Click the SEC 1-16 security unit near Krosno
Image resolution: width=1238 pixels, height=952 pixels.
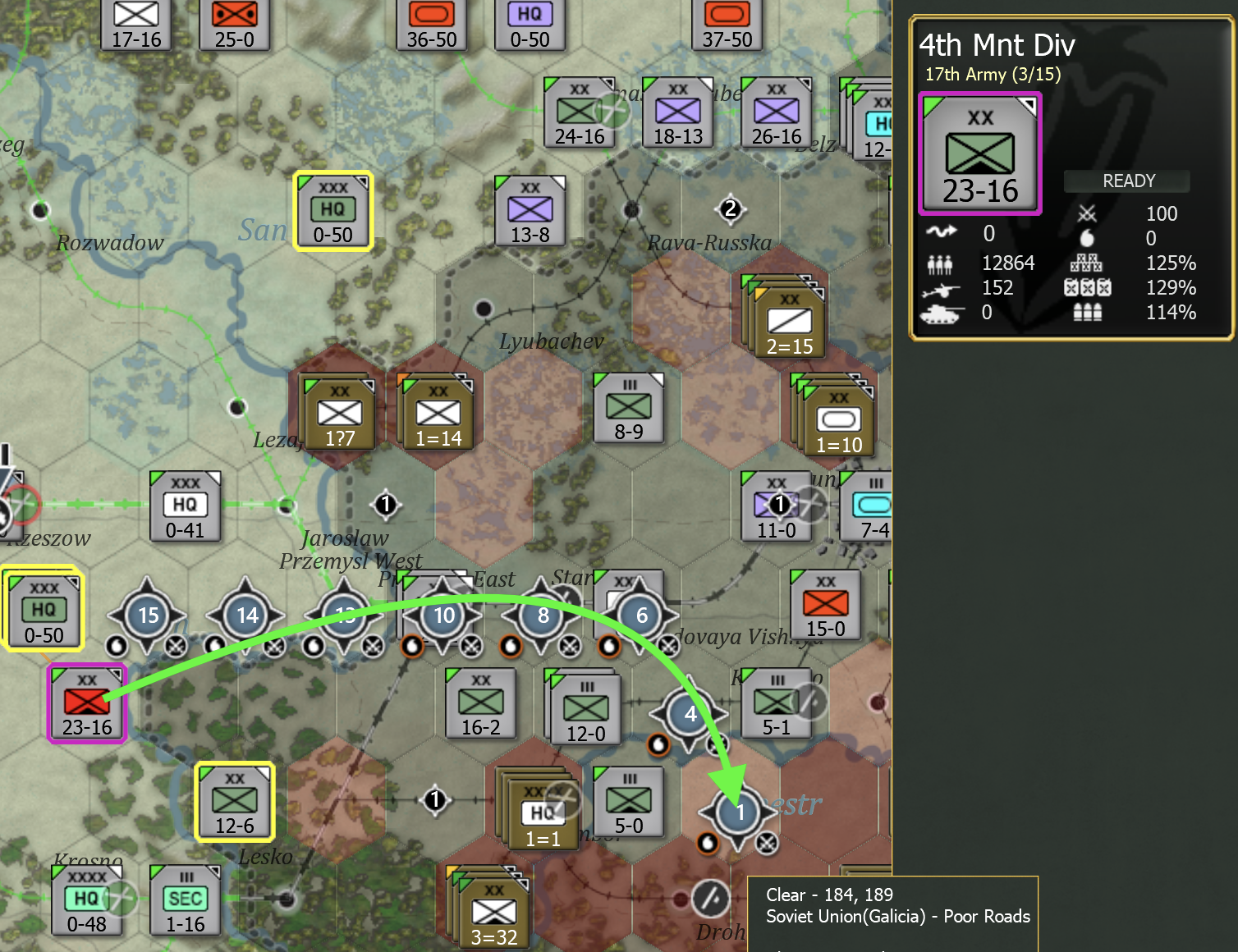(x=185, y=900)
